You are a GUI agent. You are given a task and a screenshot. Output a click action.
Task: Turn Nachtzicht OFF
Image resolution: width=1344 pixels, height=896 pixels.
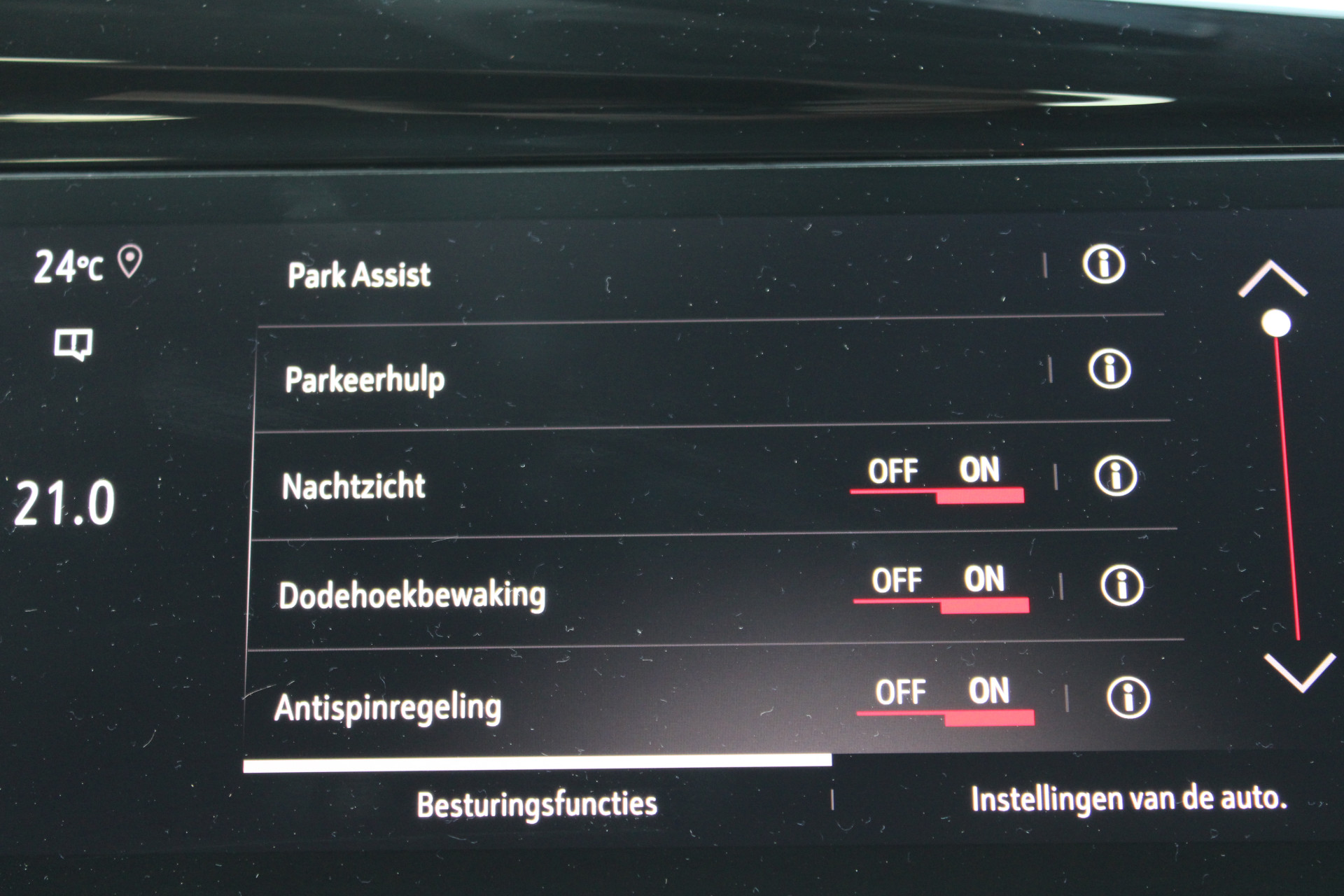[892, 472]
